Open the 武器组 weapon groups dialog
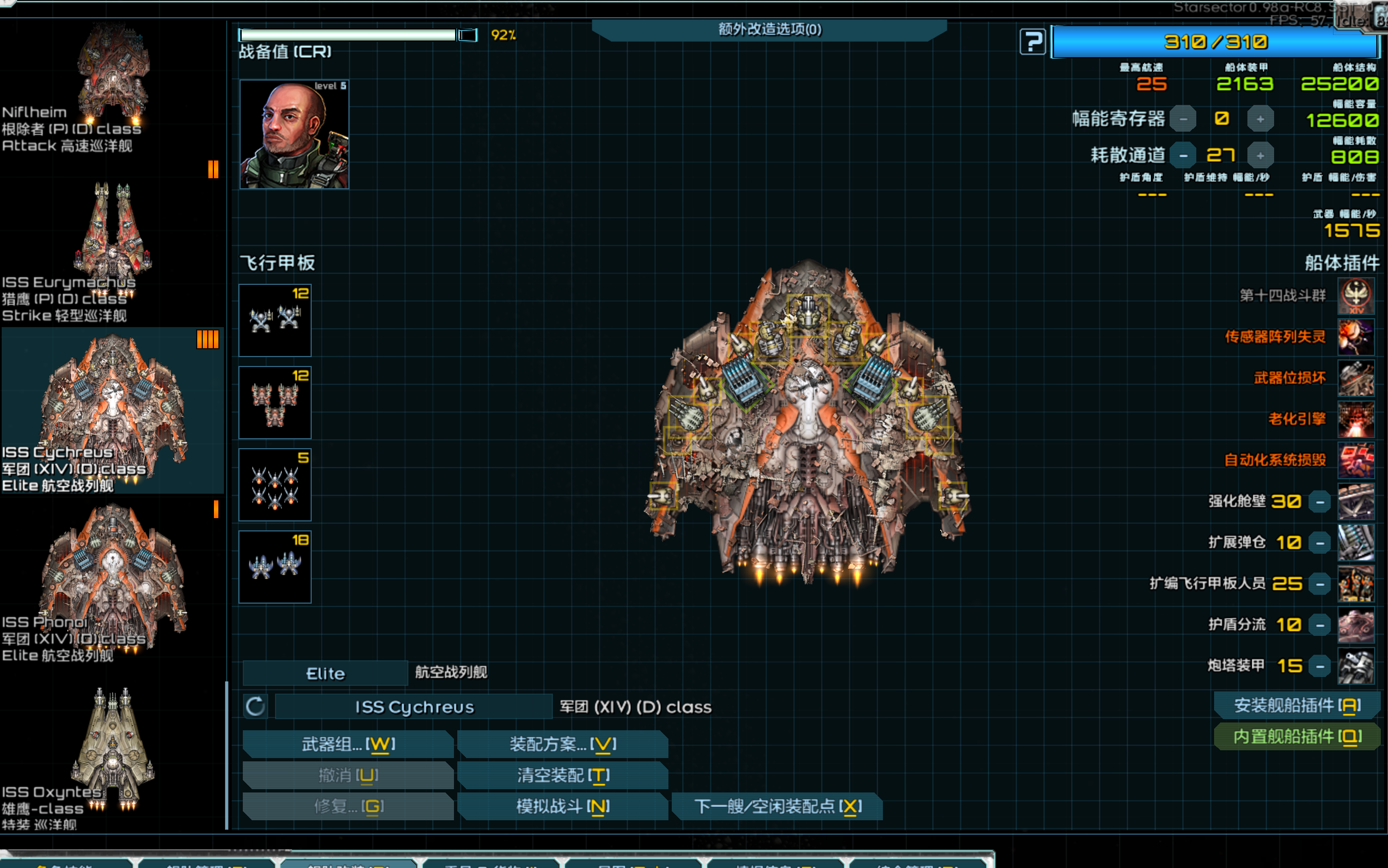Screen dimensions: 1388x868 [348, 745]
